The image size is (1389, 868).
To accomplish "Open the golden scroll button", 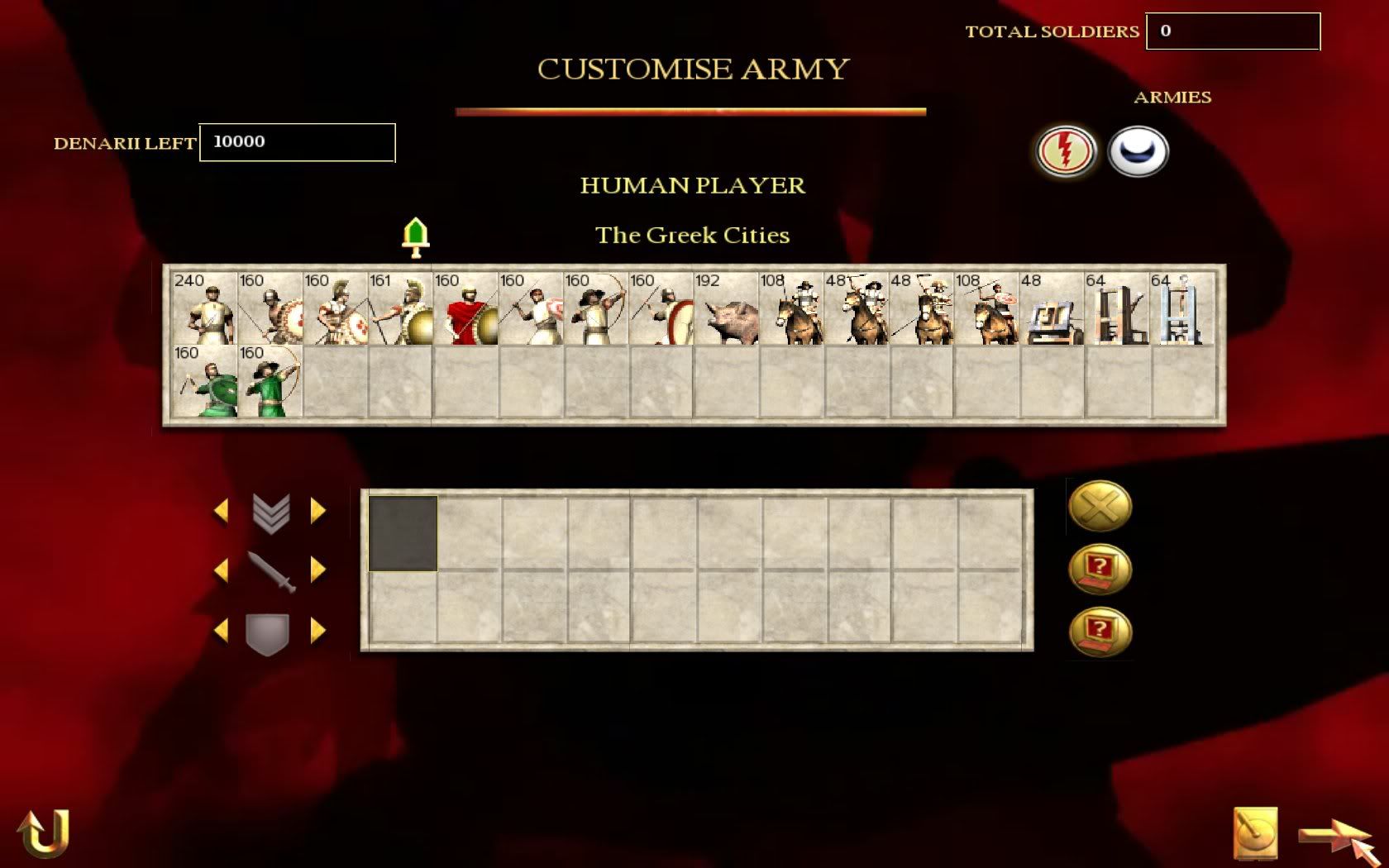I will (1255, 833).
